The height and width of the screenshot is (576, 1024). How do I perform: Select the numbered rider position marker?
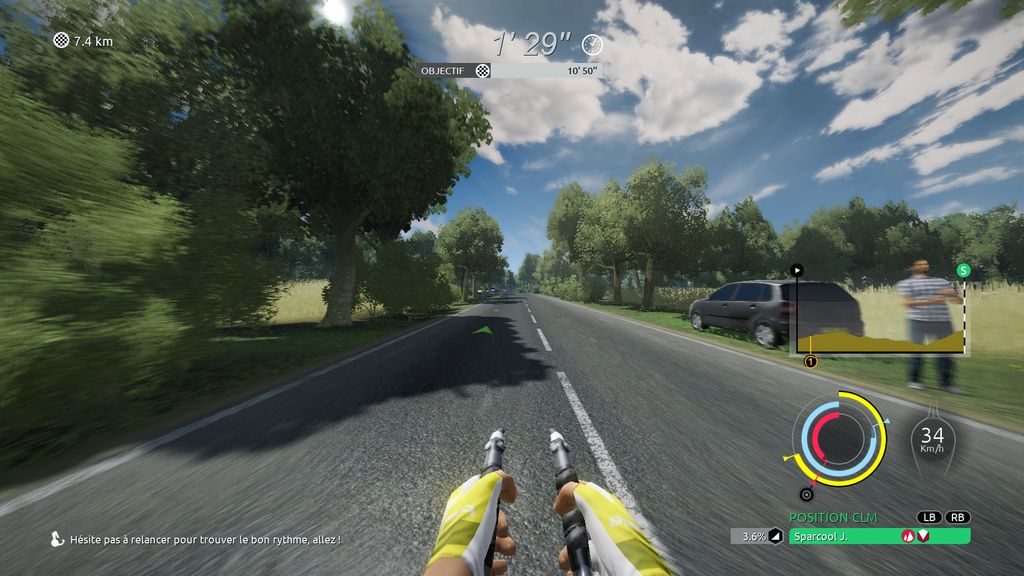pyautogui.click(x=810, y=361)
